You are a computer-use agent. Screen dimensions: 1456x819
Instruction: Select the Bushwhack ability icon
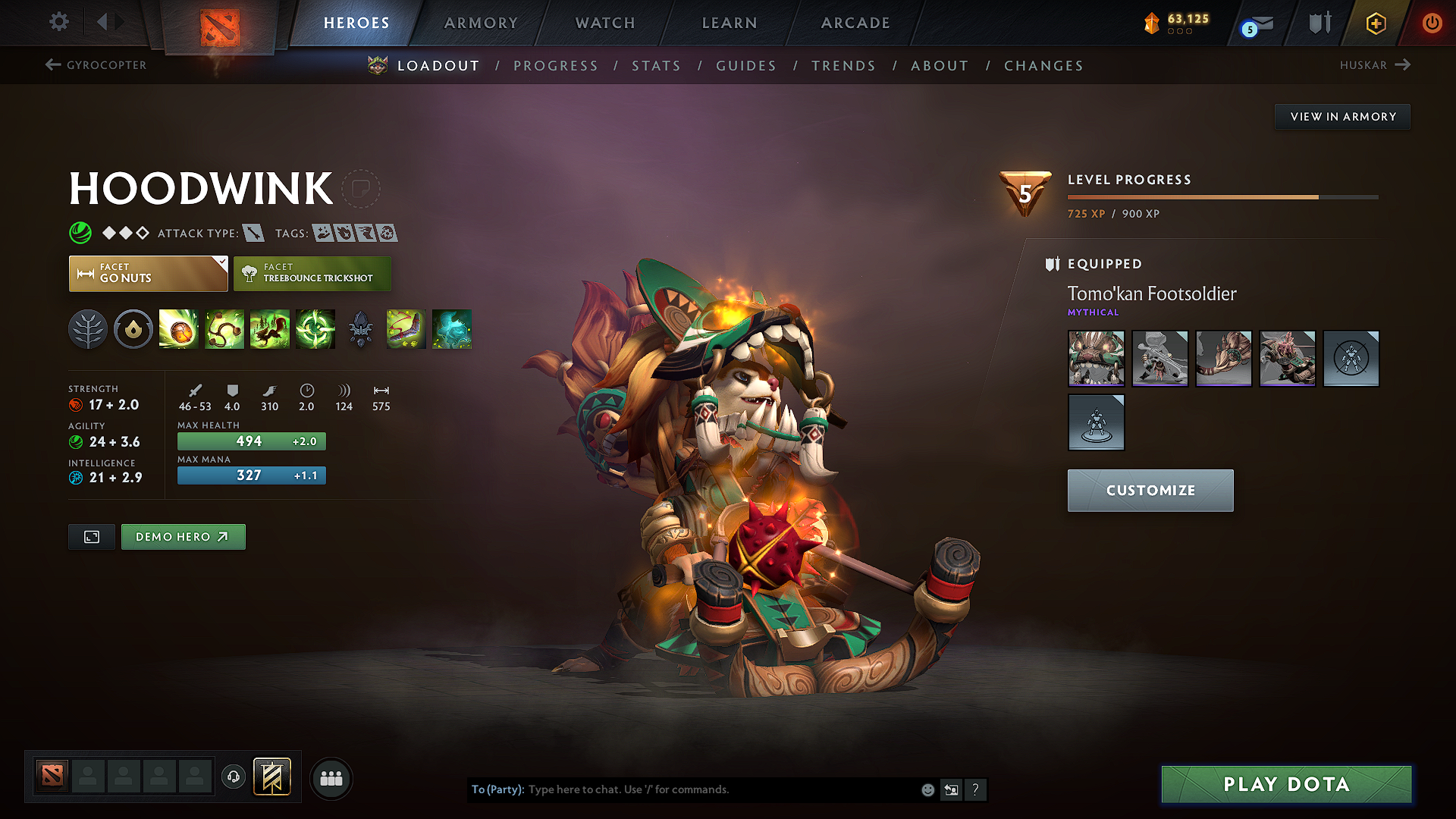pyautogui.click(x=224, y=329)
